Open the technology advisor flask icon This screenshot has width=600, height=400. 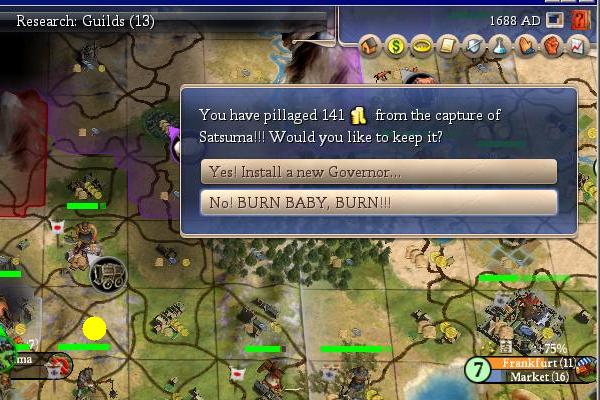[499, 46]
